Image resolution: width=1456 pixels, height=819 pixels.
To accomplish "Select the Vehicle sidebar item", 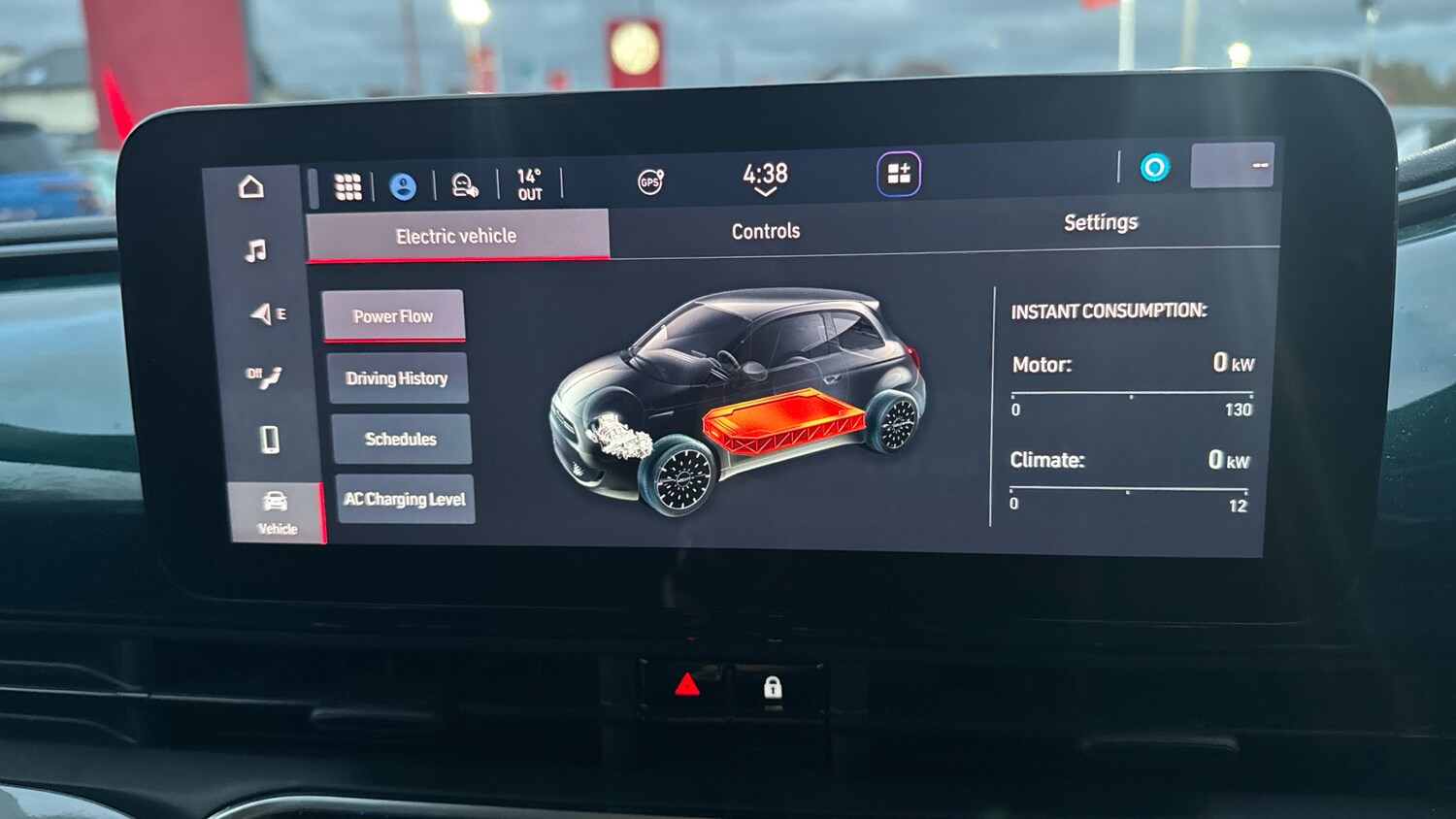I will (x=277, y=510).
